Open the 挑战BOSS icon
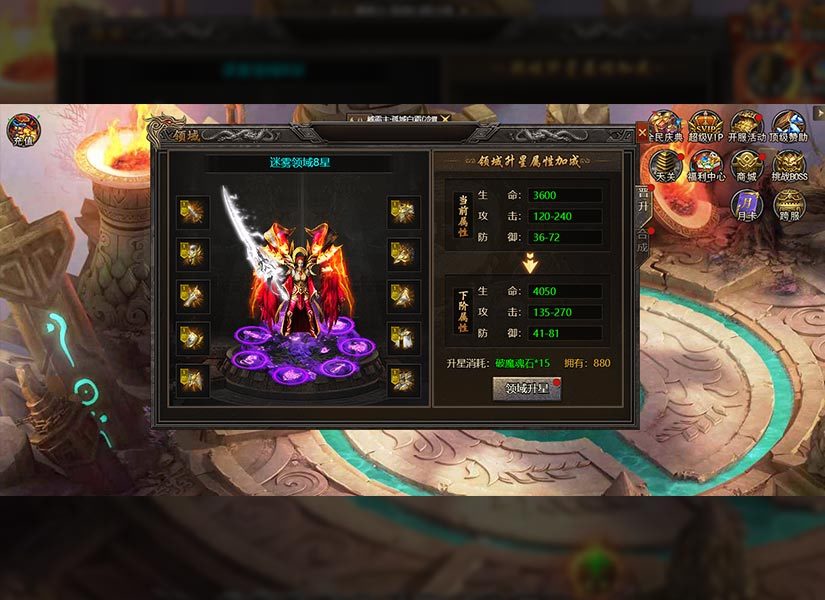825x600 pixels. pyautogui.click(x=789, y=166)
